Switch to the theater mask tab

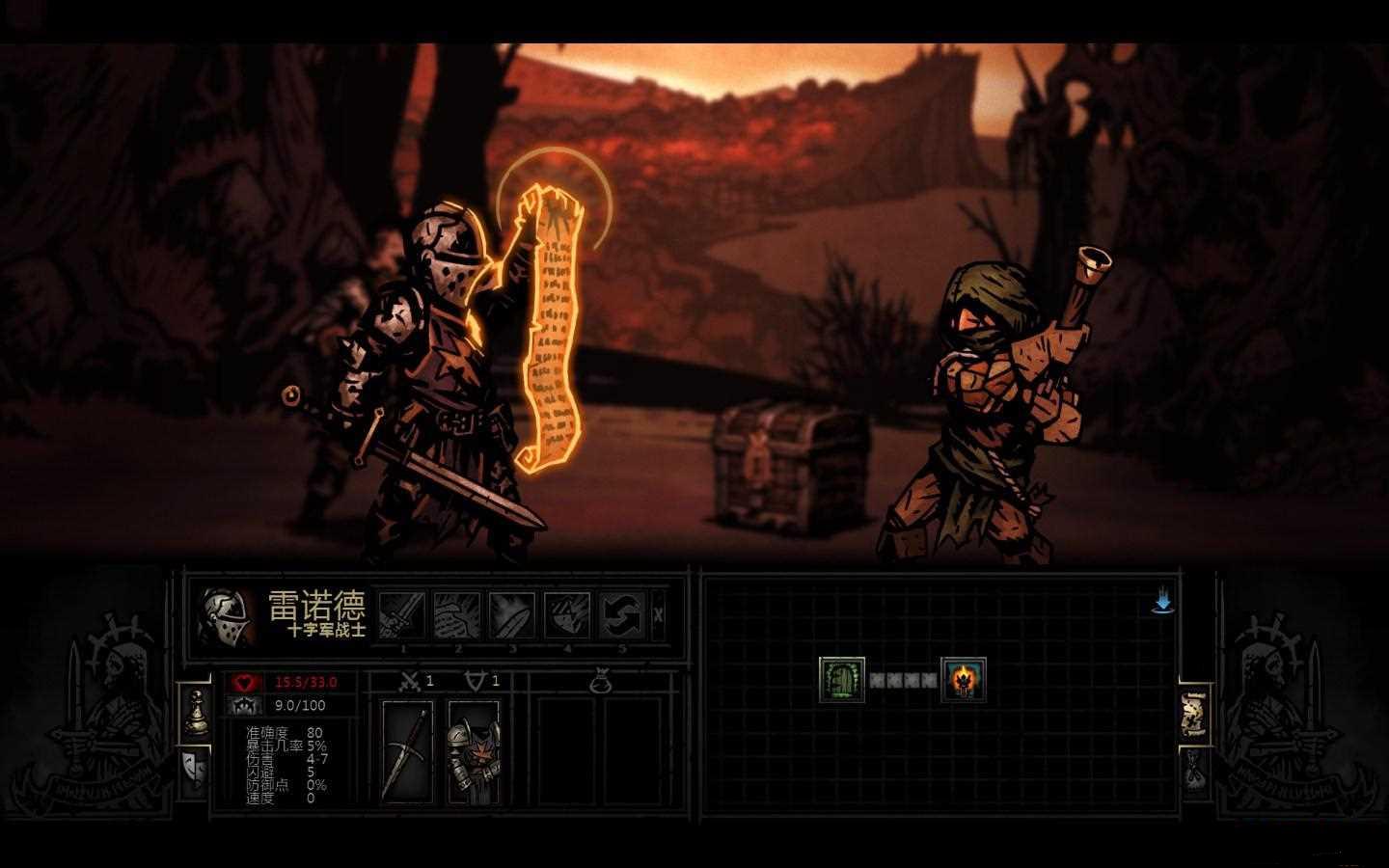point(195,770)
